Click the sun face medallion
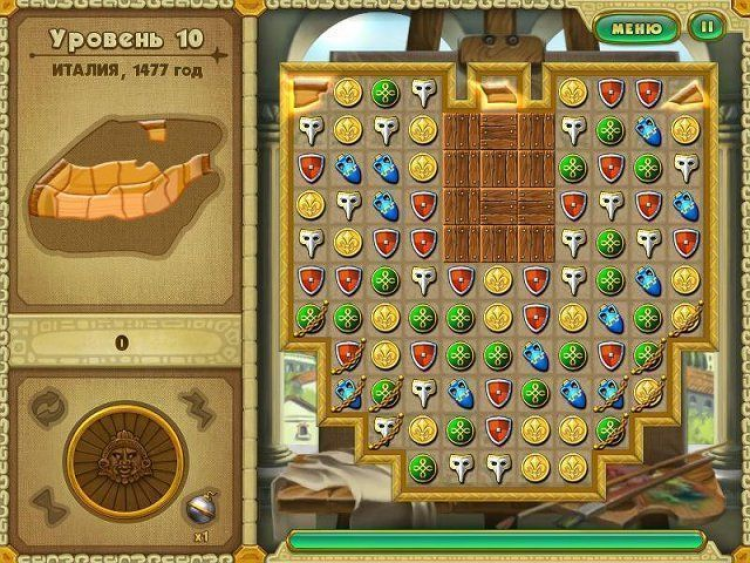The height and width of the screenshot is (563, 750). [125, 461]
